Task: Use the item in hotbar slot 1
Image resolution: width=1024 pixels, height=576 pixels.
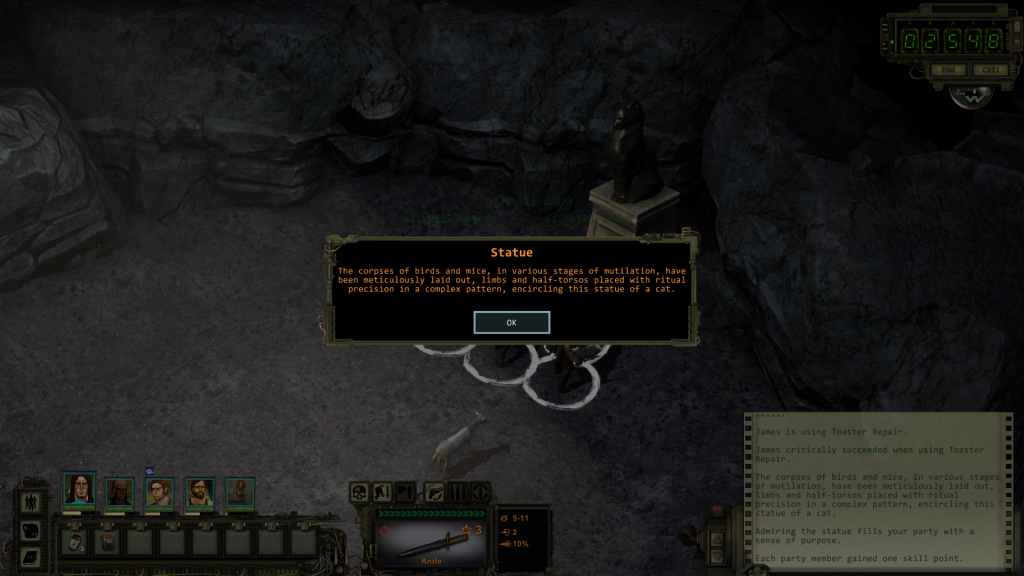Action: 75,541
